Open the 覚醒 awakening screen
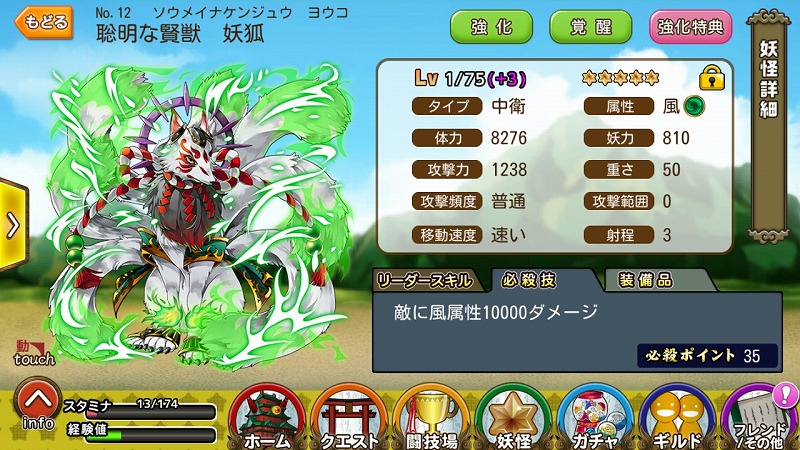This screenshot has width=800, height=450. tap(591, 27)
